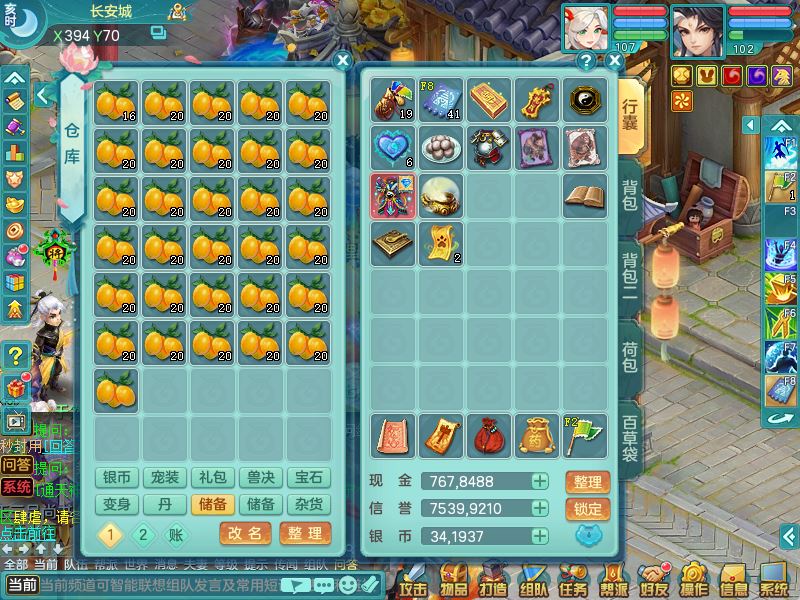Viewport: 800px width, 600px height.
Task: Open the 系统 system menu
Action: click(775, 579)
